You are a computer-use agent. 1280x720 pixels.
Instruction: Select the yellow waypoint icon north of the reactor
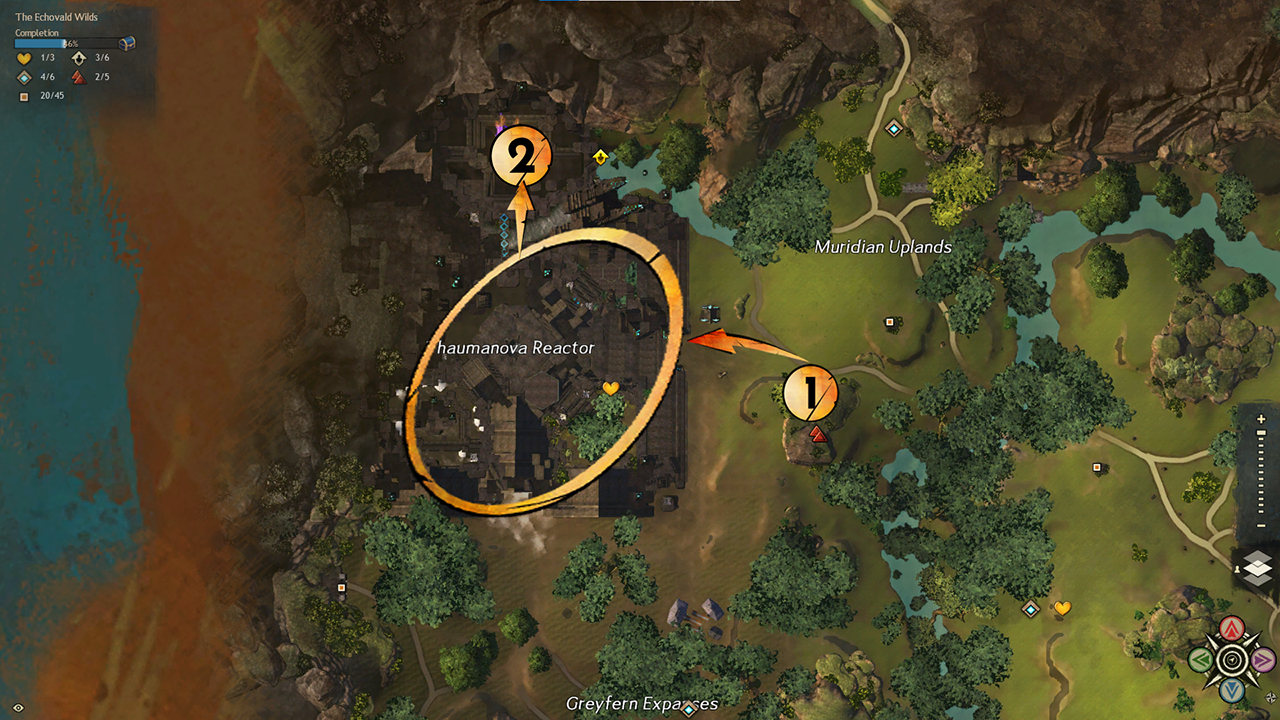point(599,155)
